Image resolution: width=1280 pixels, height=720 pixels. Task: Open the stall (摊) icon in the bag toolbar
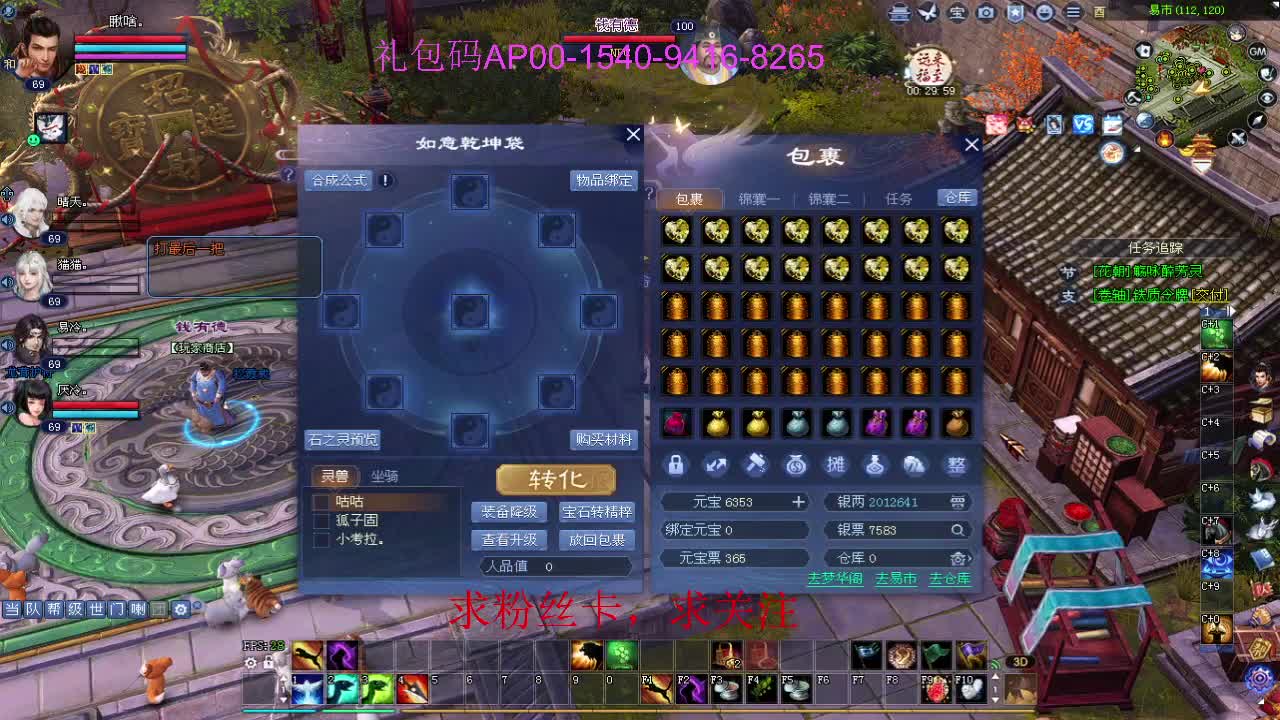(x=836, y=465)
